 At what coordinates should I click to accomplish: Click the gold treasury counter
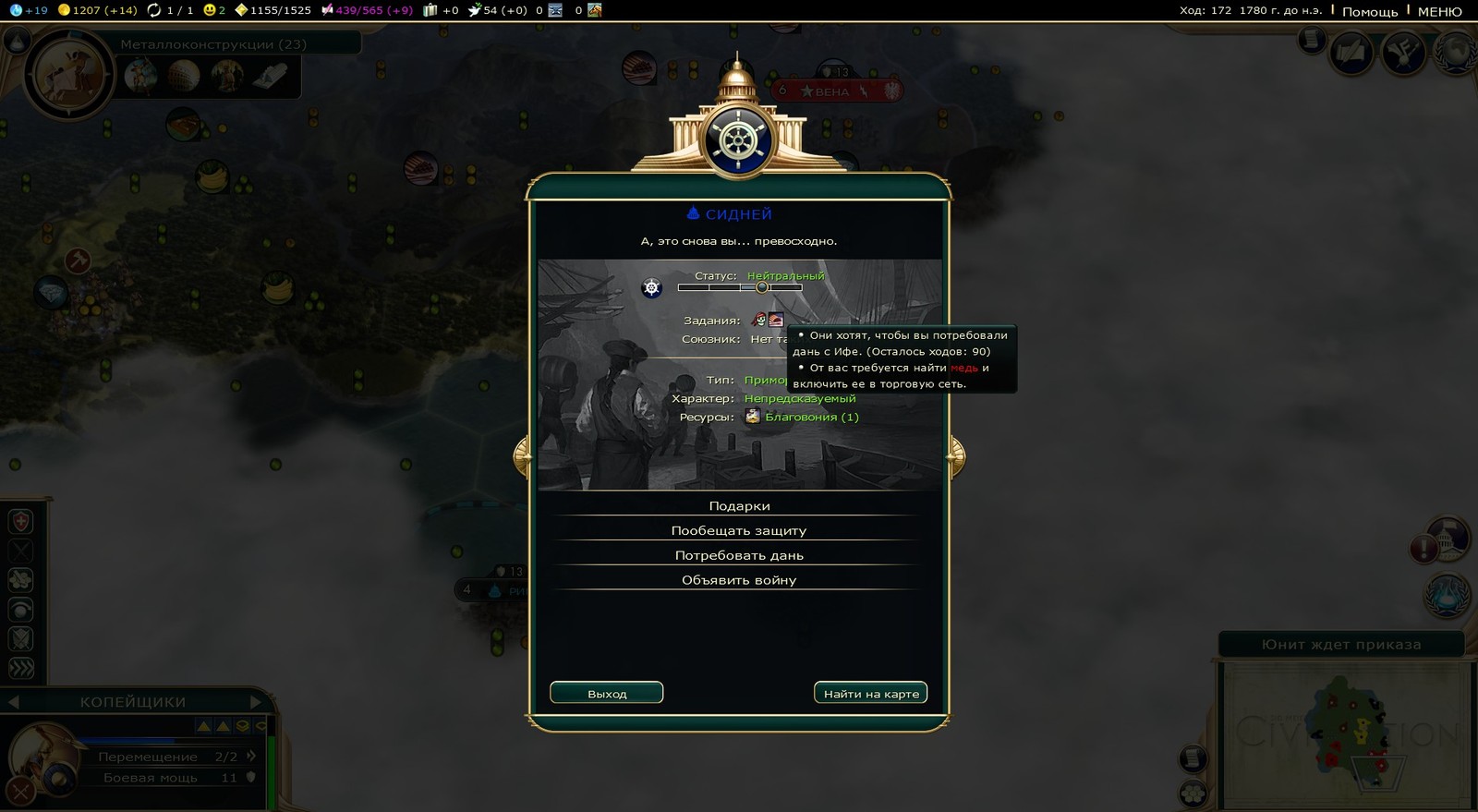(97, 10)
